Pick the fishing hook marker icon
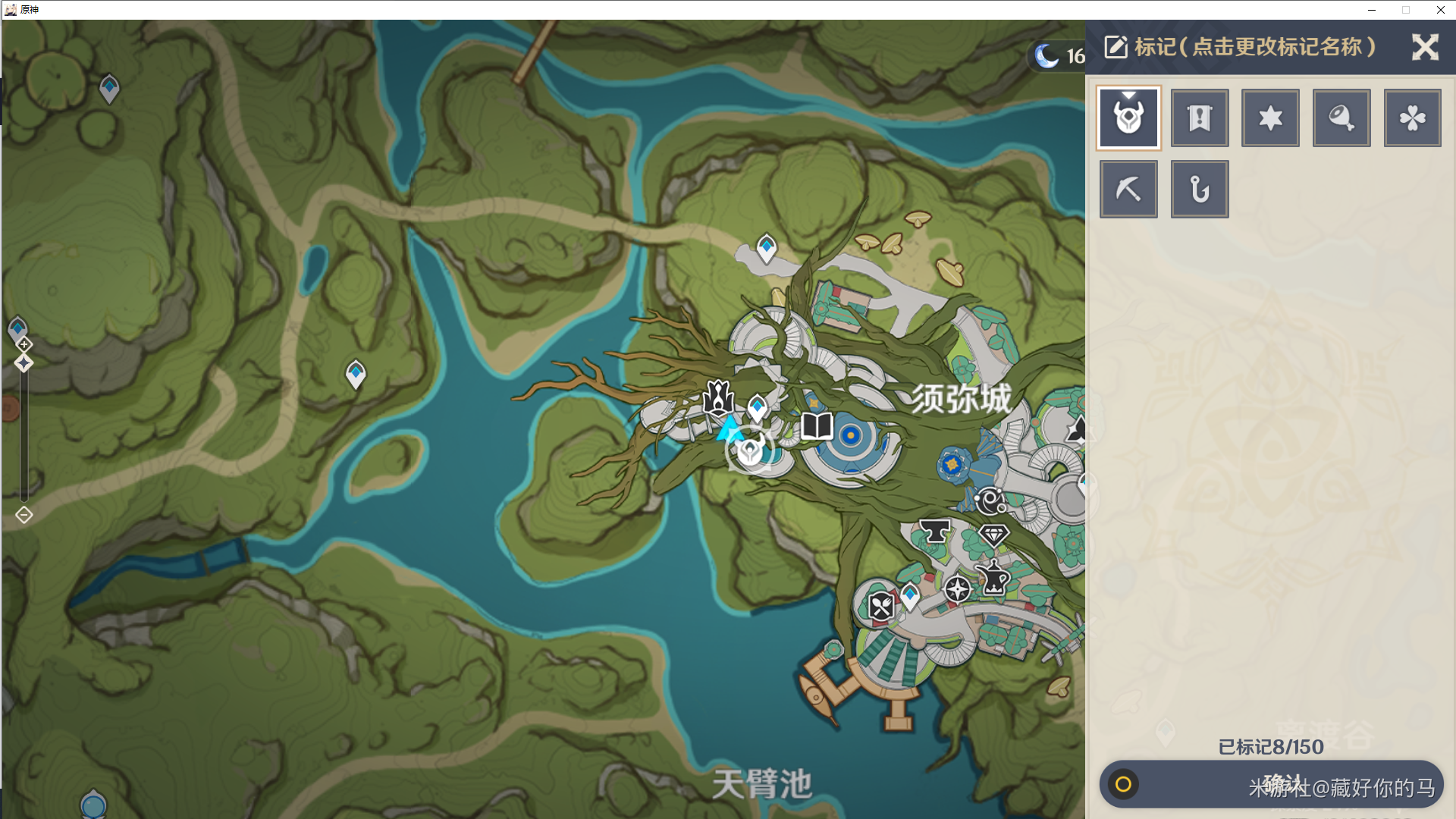Image resolution: width=1456 pixels, height=819 pixels. (x=1200, y=189)
